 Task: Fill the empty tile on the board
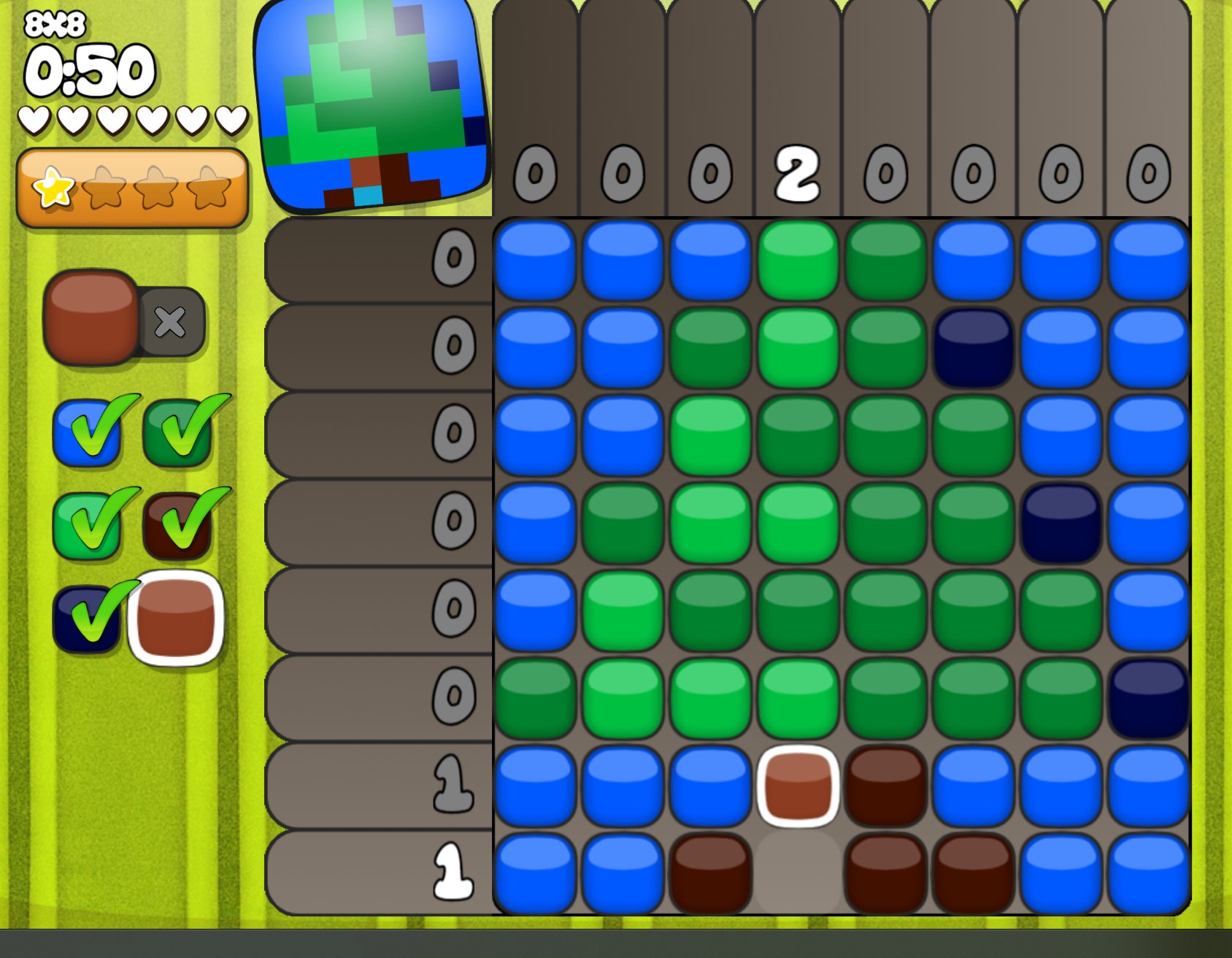point(798,873)
